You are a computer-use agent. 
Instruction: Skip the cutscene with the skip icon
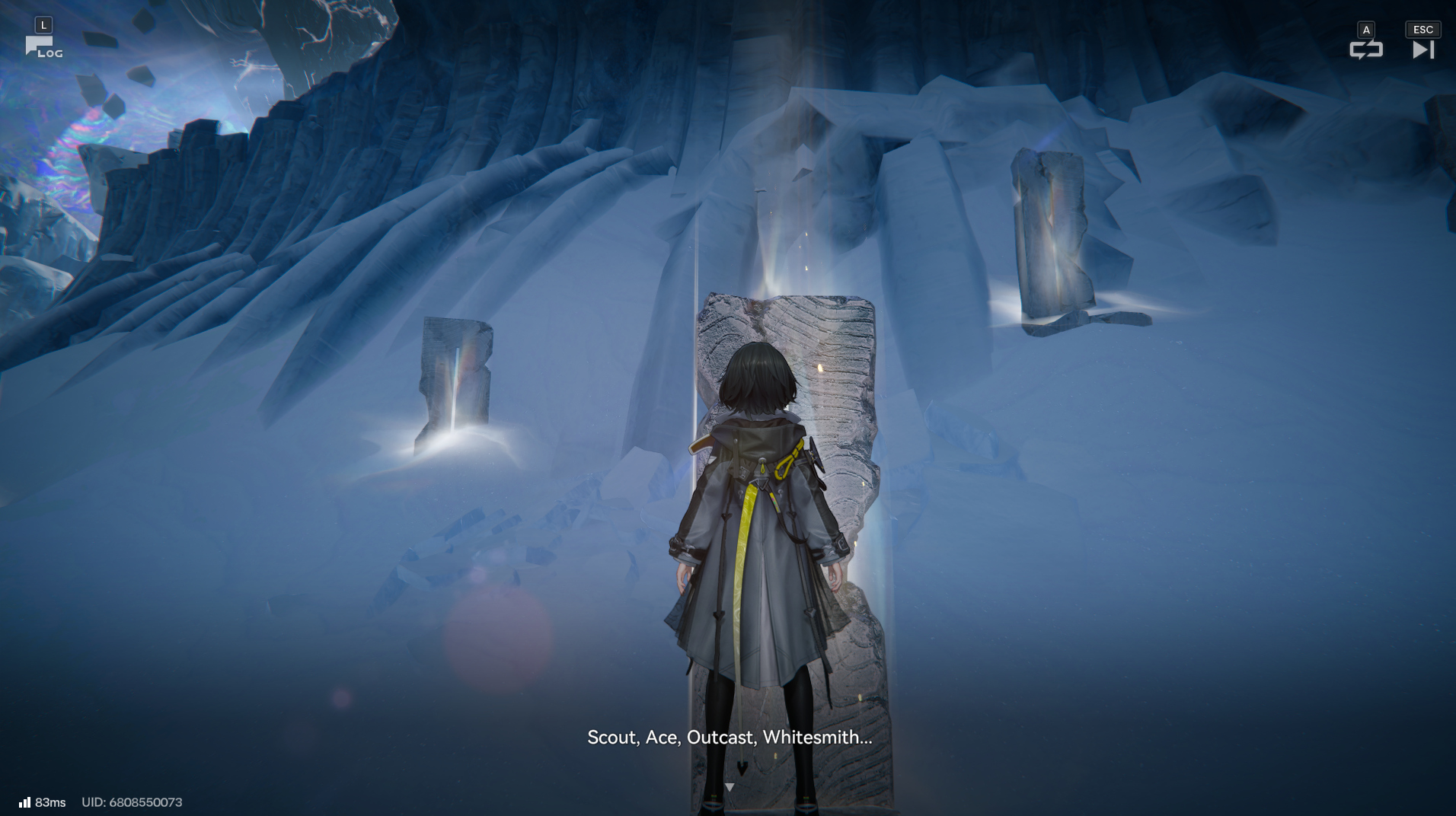click(1422, 49)
